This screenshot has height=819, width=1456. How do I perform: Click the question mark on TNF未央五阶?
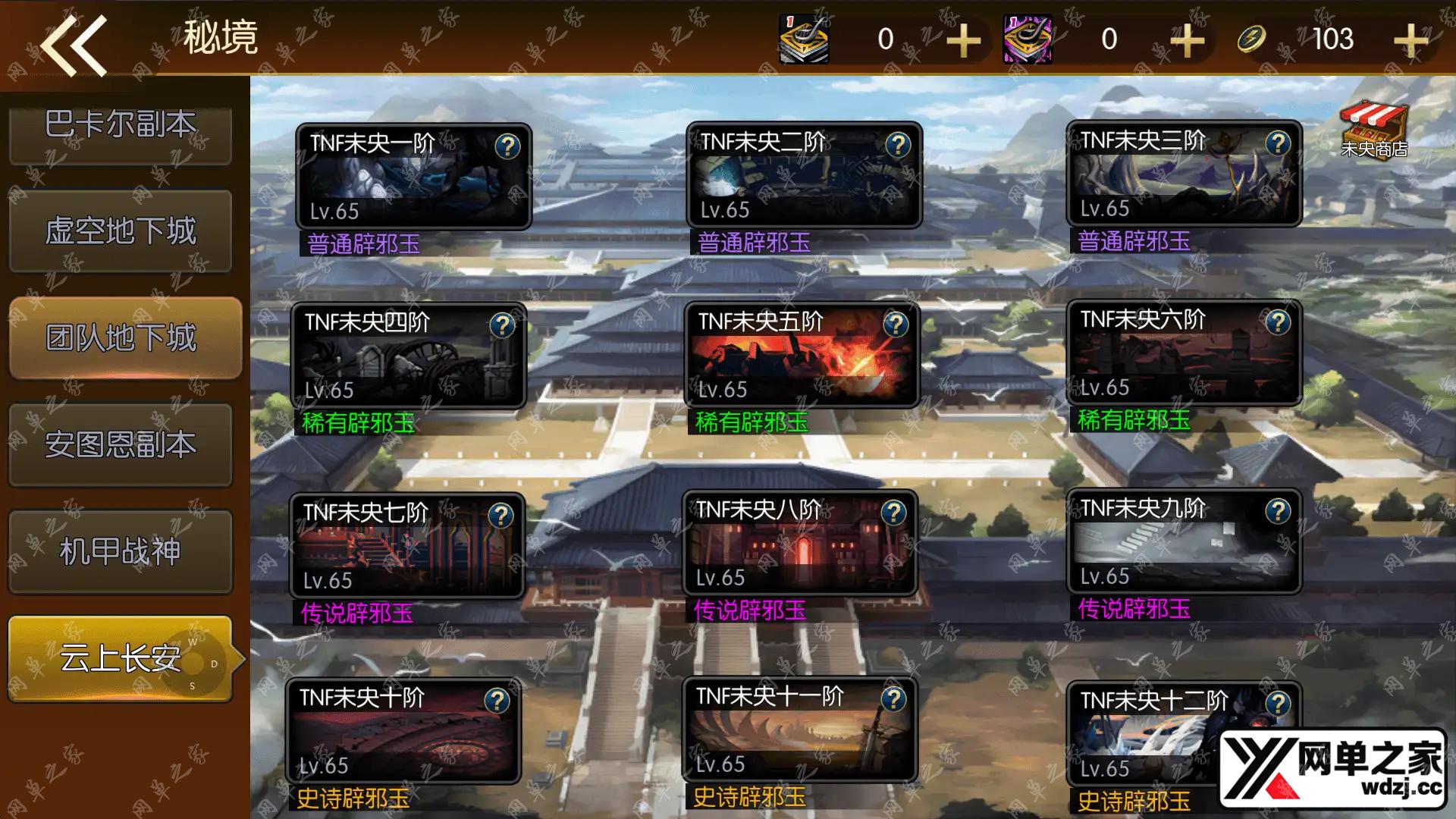[x=896, y=325]
